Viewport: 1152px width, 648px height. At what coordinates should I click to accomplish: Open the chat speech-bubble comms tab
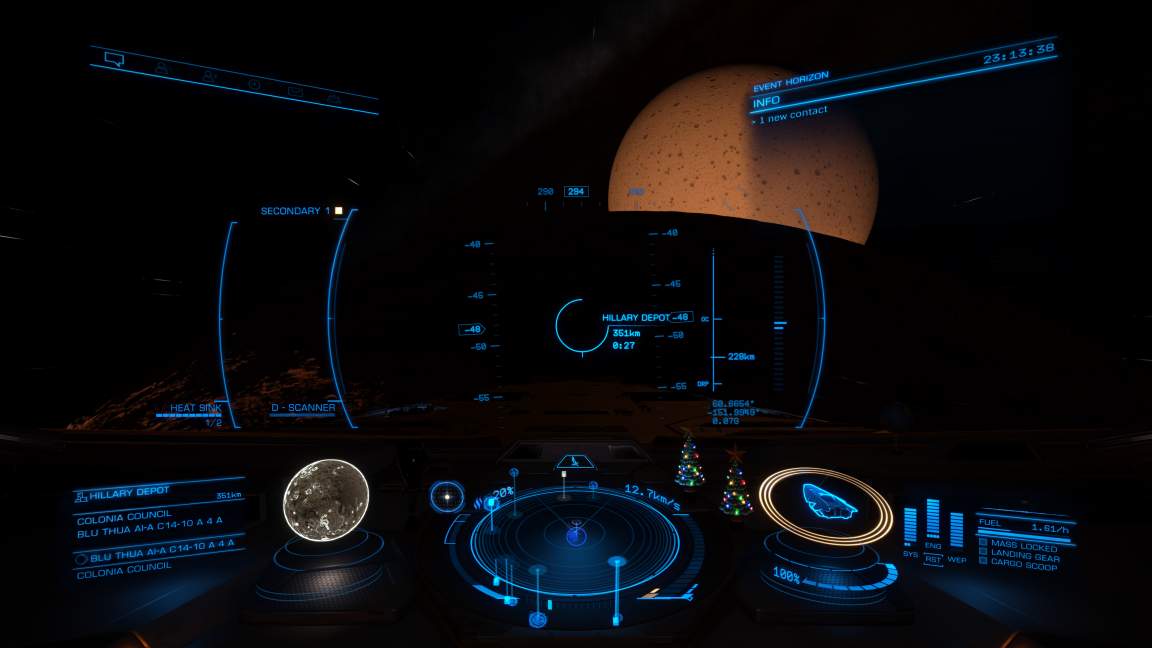coord(114,59)
